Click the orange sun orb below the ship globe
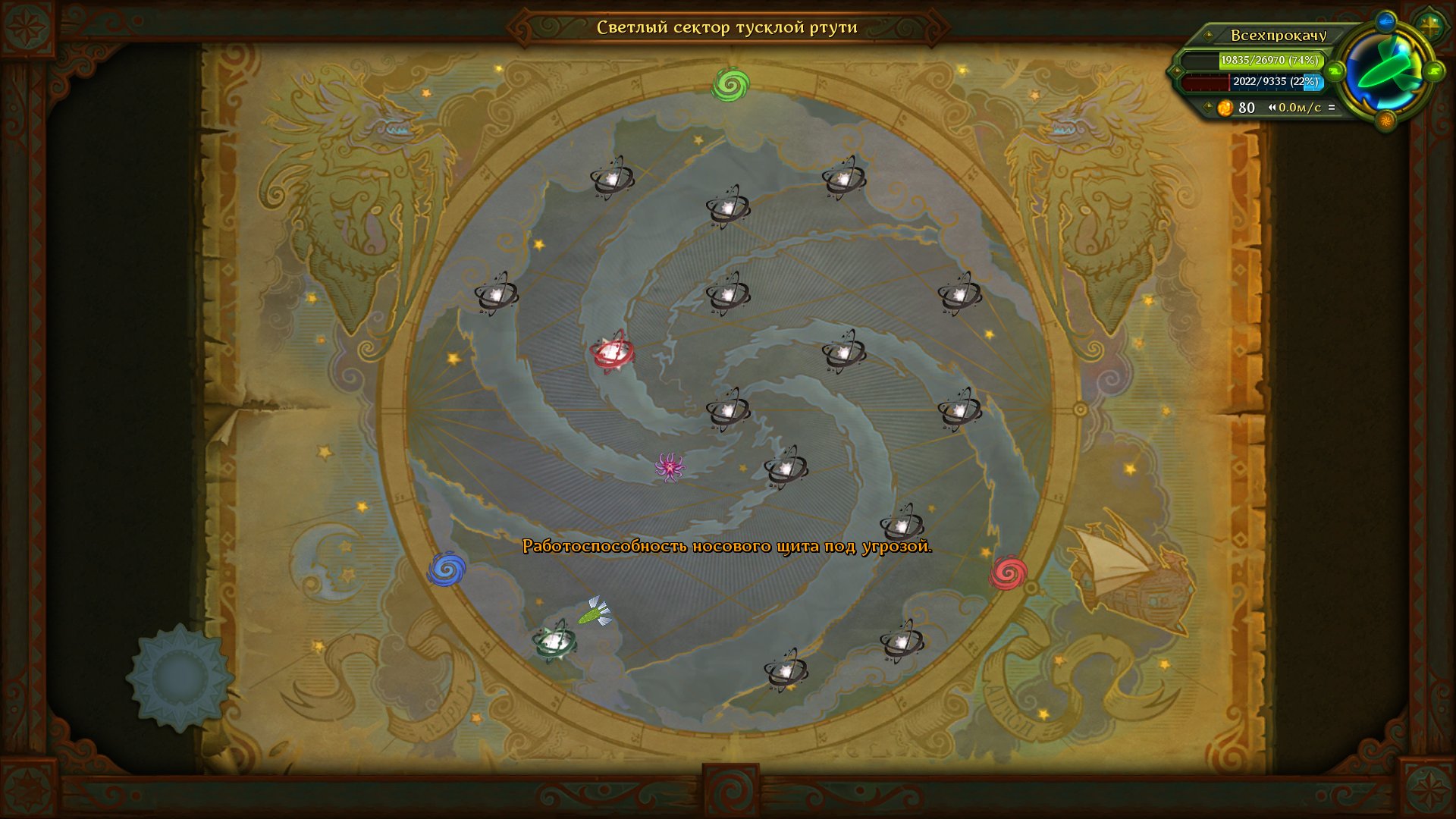This screenshot has width=1456, height=819. click(1385, 120)
